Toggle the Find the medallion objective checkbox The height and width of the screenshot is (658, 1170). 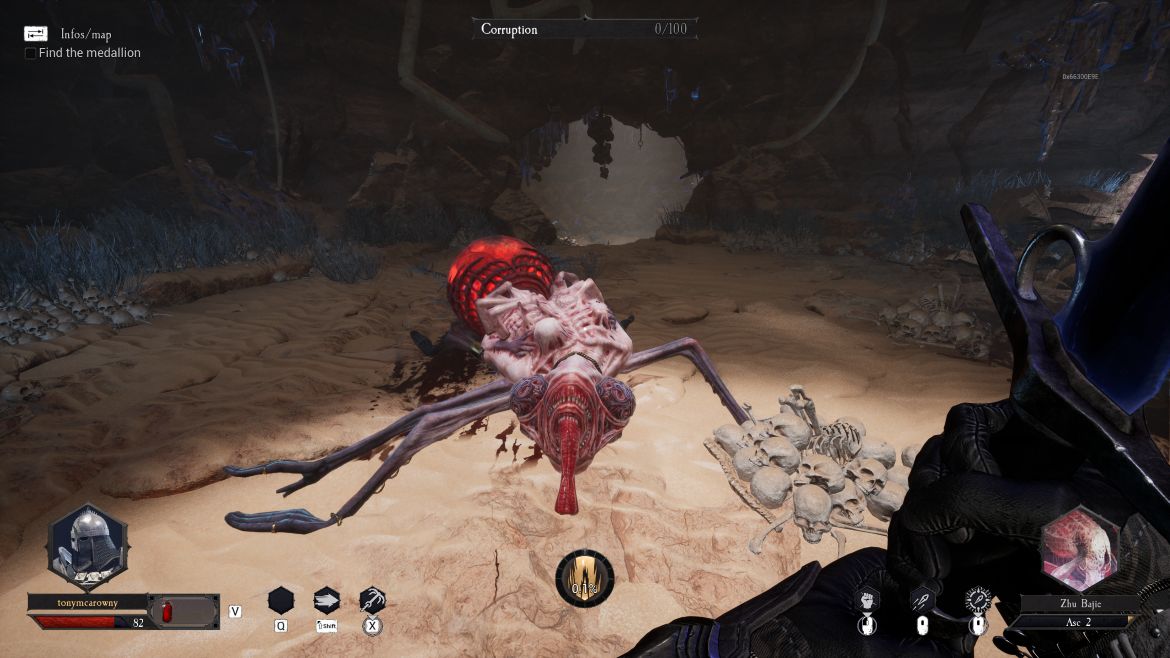(x=31, y=53)
